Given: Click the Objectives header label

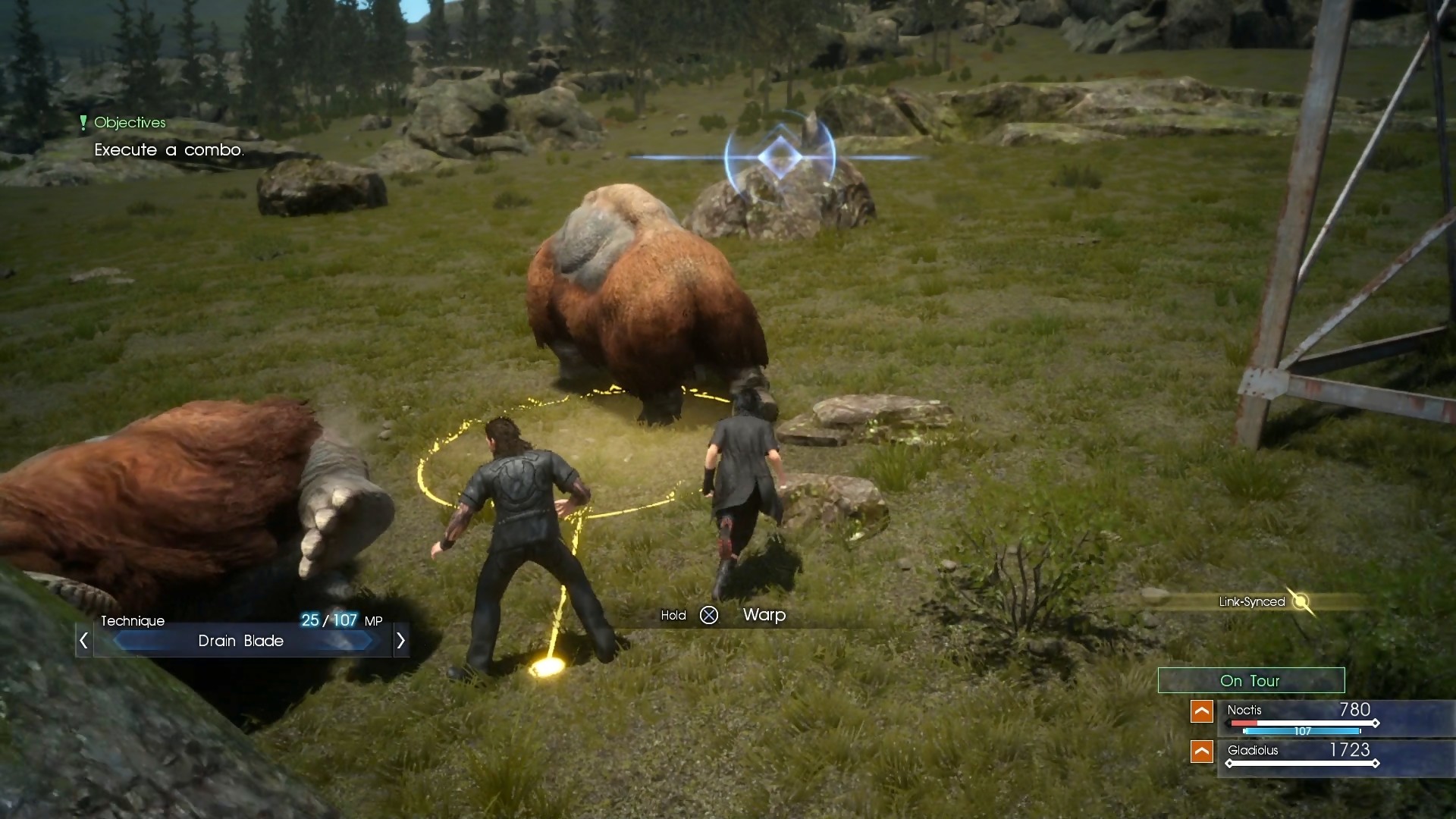Looking at the screenshot, I should point(130,122).
